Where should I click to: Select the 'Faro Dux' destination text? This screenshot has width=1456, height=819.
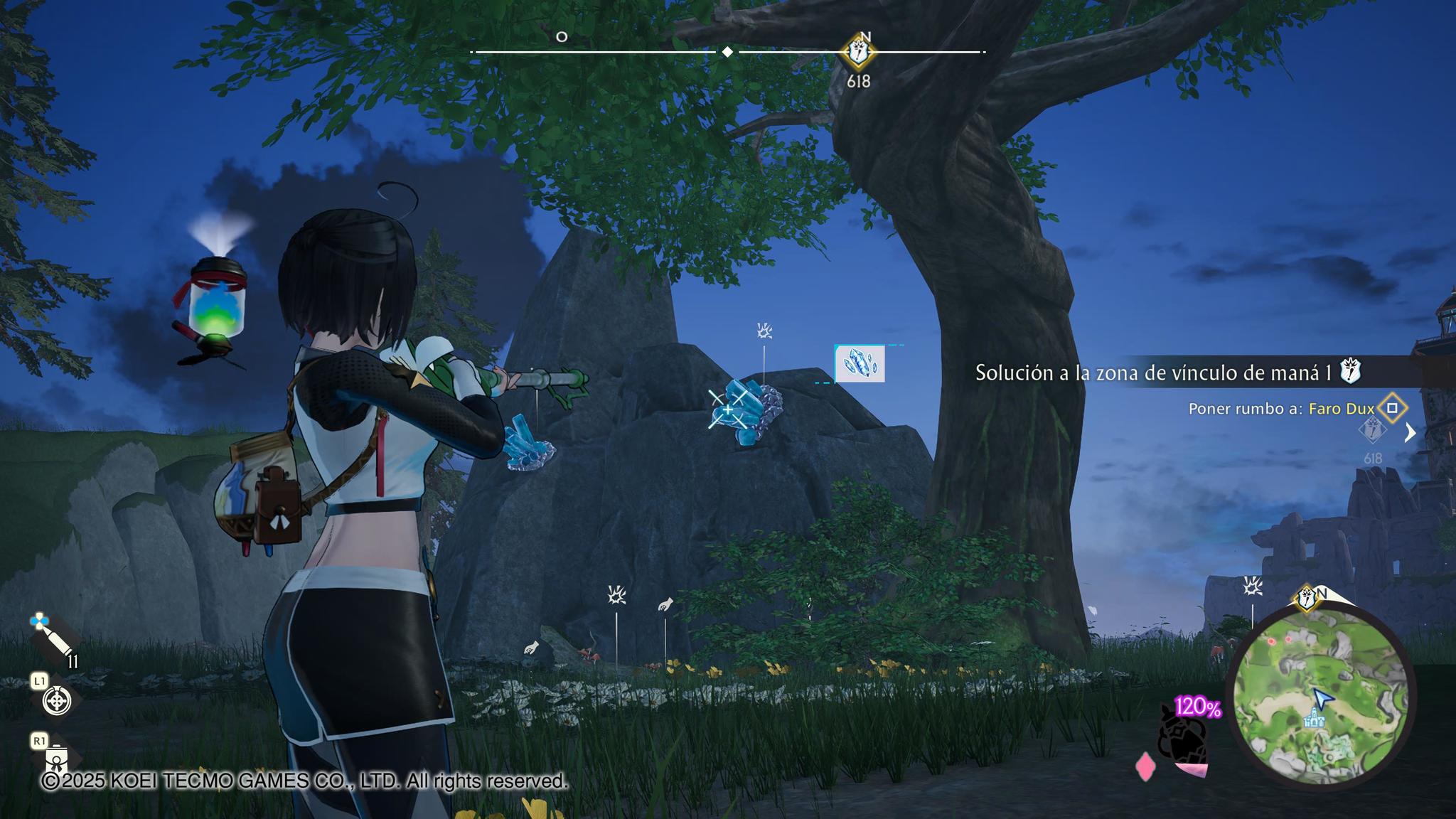pos(1342,409)
